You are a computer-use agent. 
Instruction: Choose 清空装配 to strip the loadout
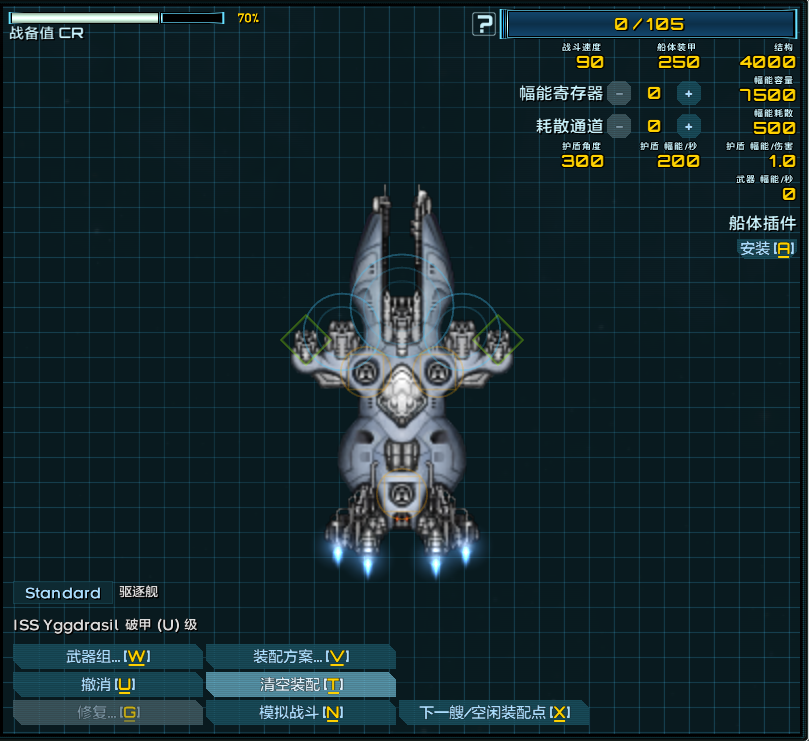[300, 684]
